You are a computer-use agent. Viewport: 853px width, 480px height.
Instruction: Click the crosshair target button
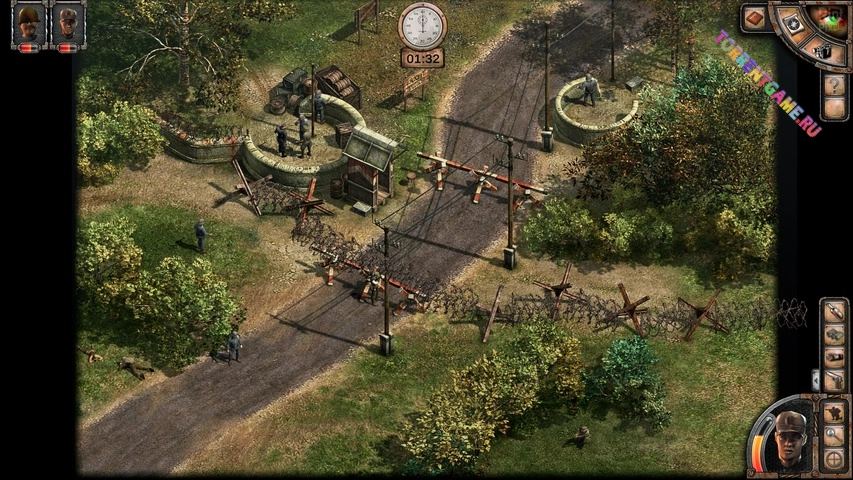point(832,459)
